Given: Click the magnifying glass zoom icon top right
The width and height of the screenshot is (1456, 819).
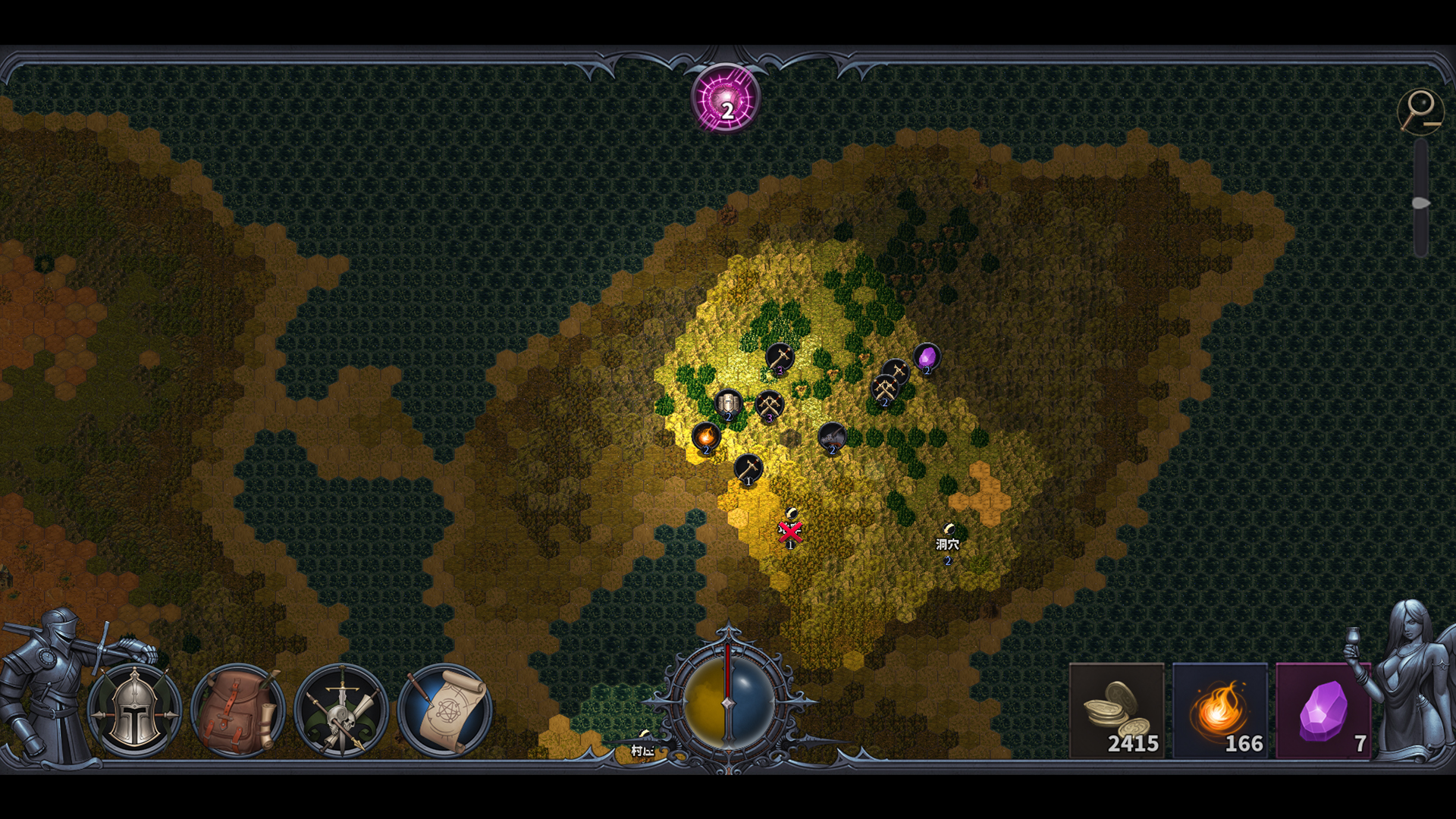Looking at the screenshot, I should point(1421,110).
